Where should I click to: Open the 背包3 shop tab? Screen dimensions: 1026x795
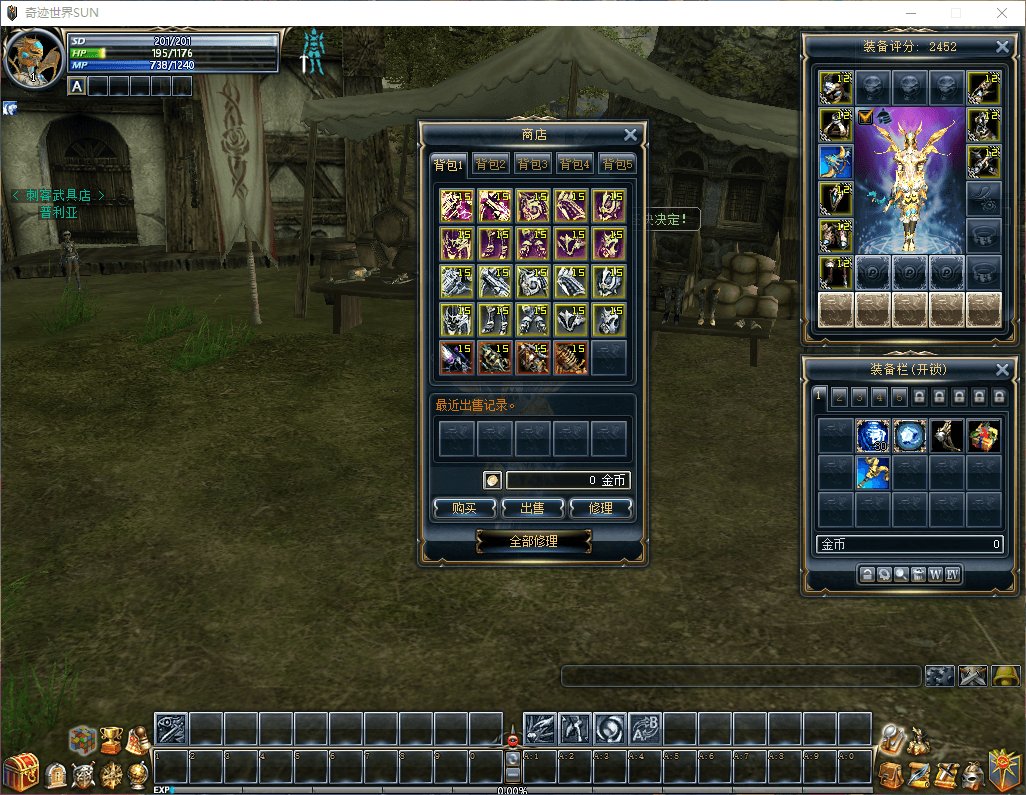tap(533, 165)
